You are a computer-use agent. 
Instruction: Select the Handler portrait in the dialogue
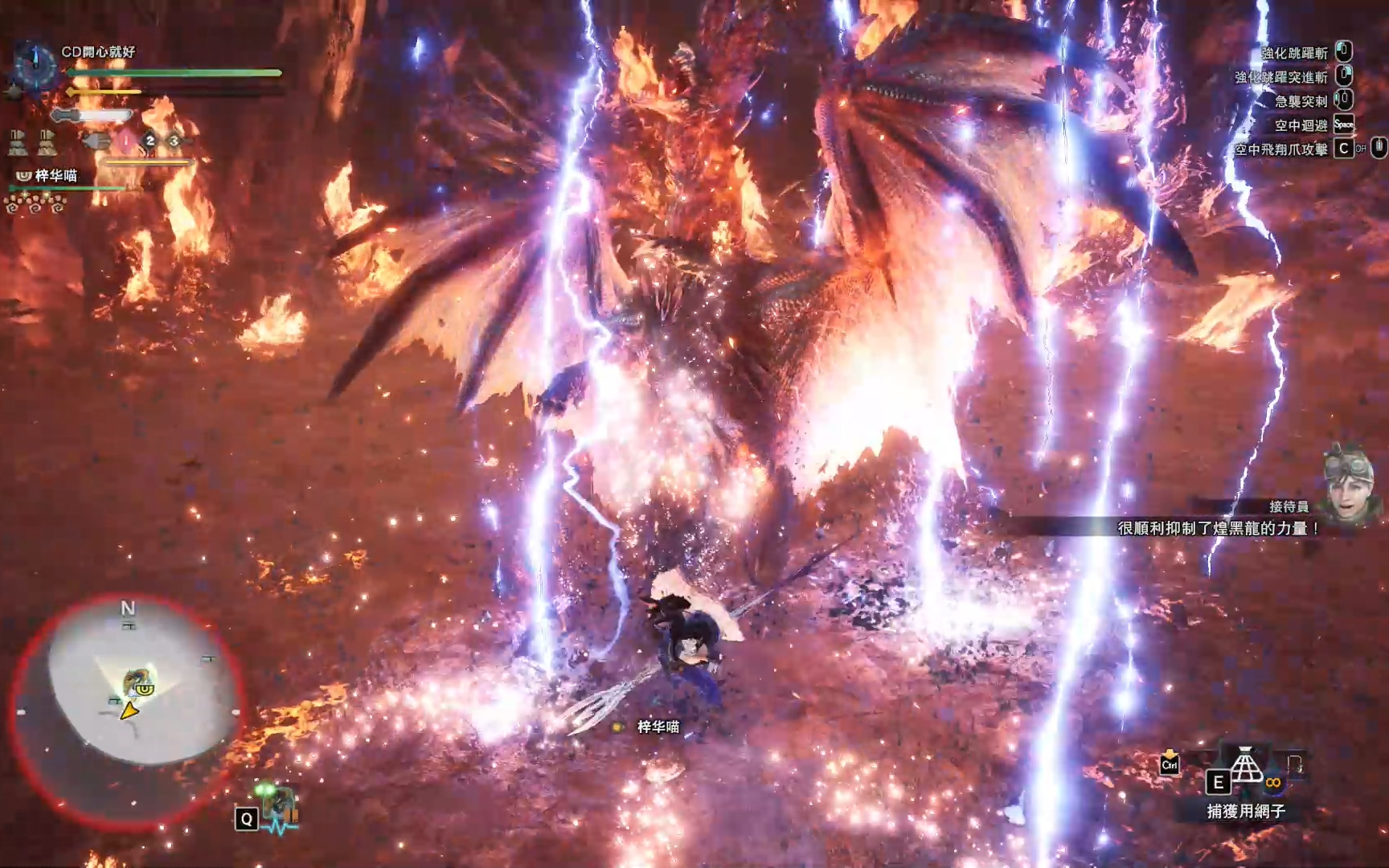pyautogui.click(x=1350, y=486)
